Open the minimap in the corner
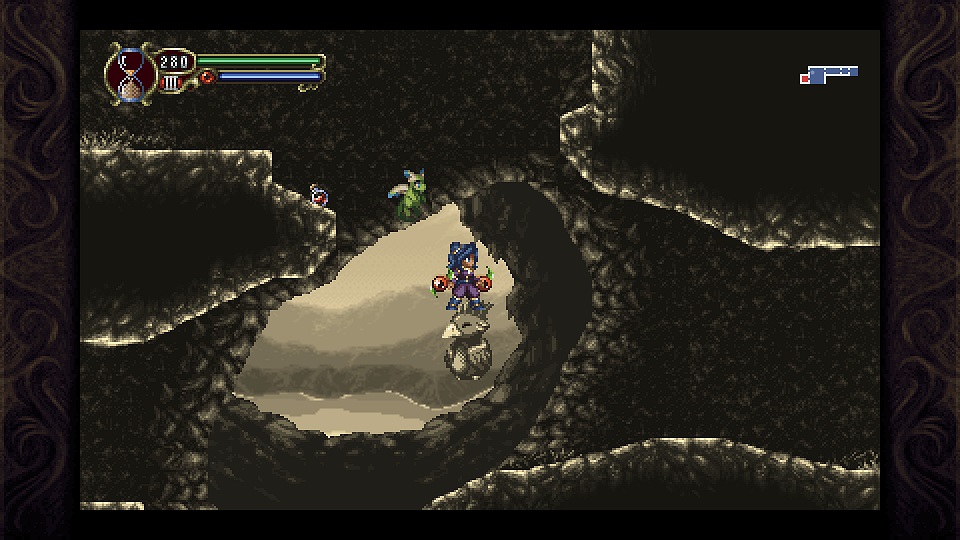 coord(829,74)
